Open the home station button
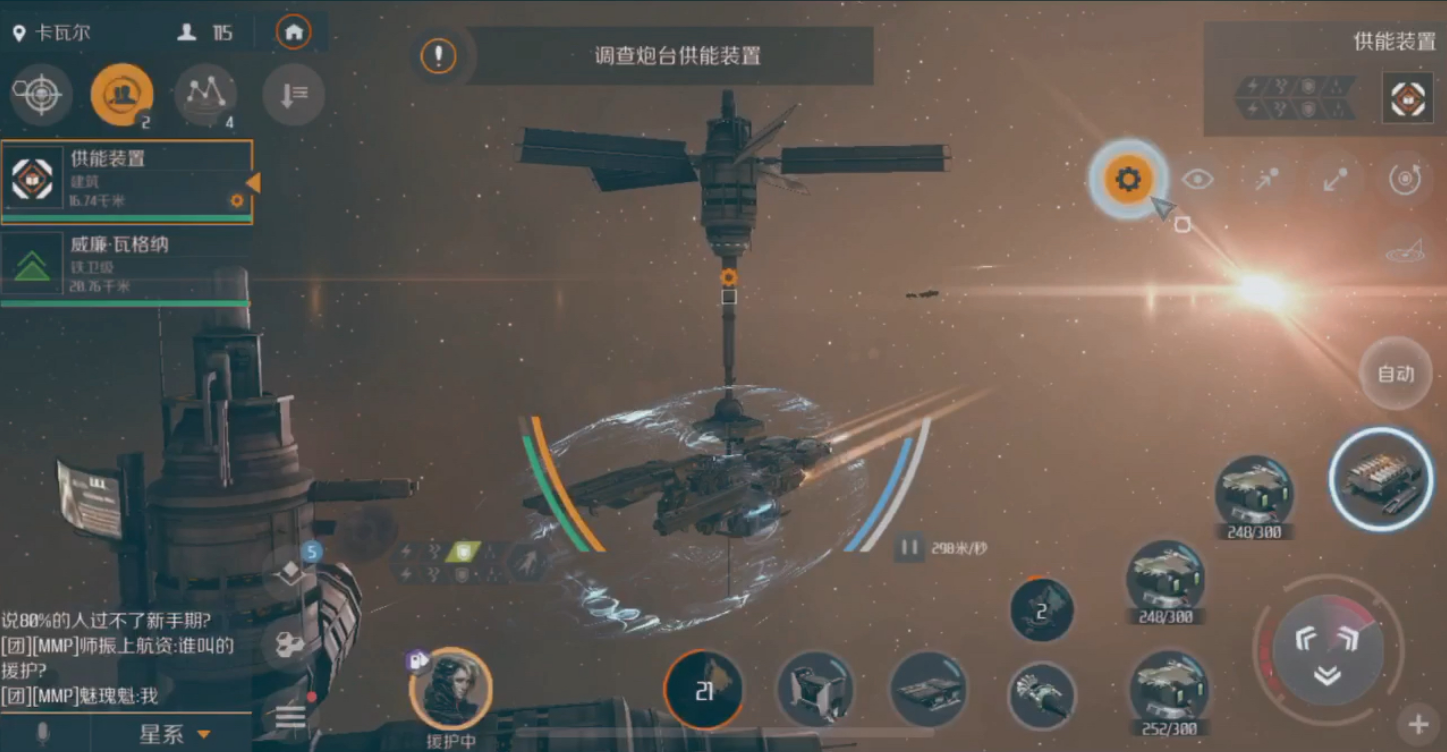The height and width of the screenshot is (752, 1447). click(x=293, y=32)
